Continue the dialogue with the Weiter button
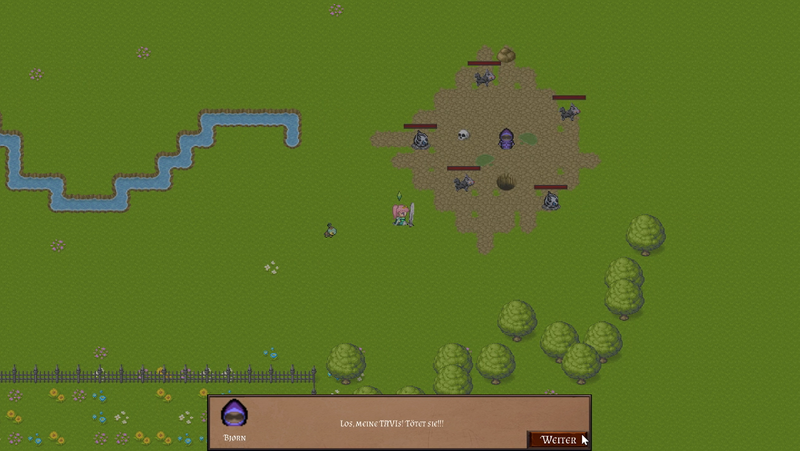This screenshot has width=800, height=451. (557, 439)
